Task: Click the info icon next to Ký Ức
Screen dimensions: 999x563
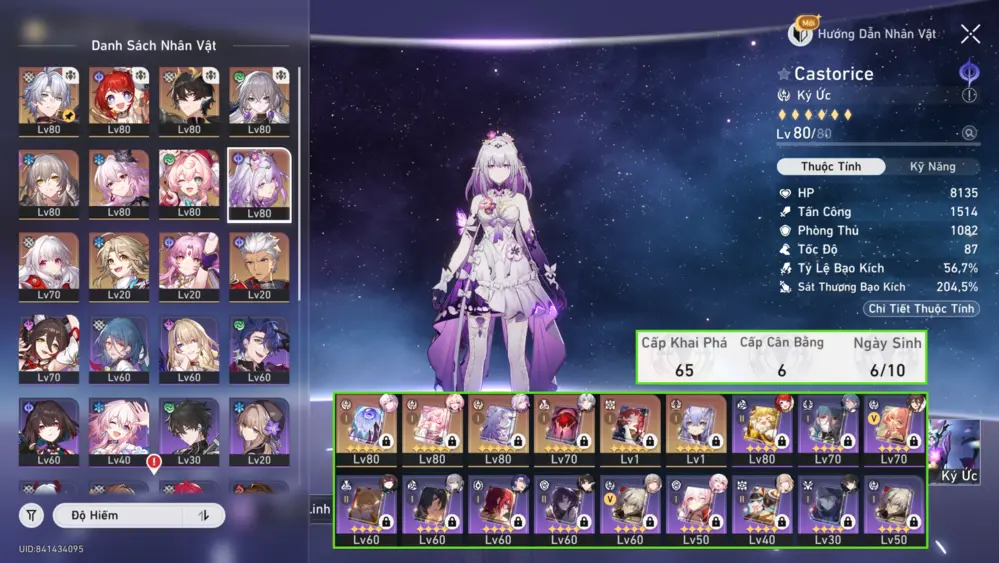Action: 968,96
